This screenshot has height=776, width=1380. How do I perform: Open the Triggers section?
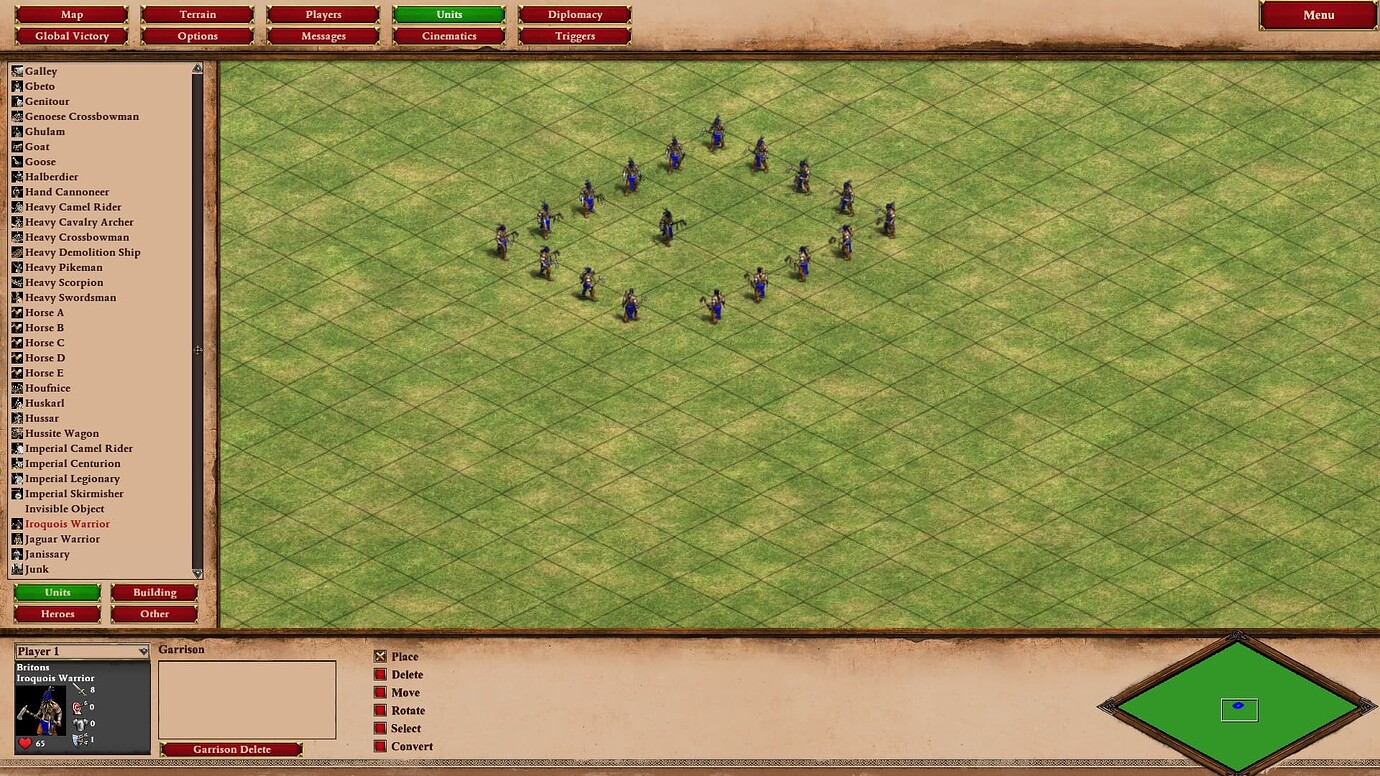[x=575, y=35]
